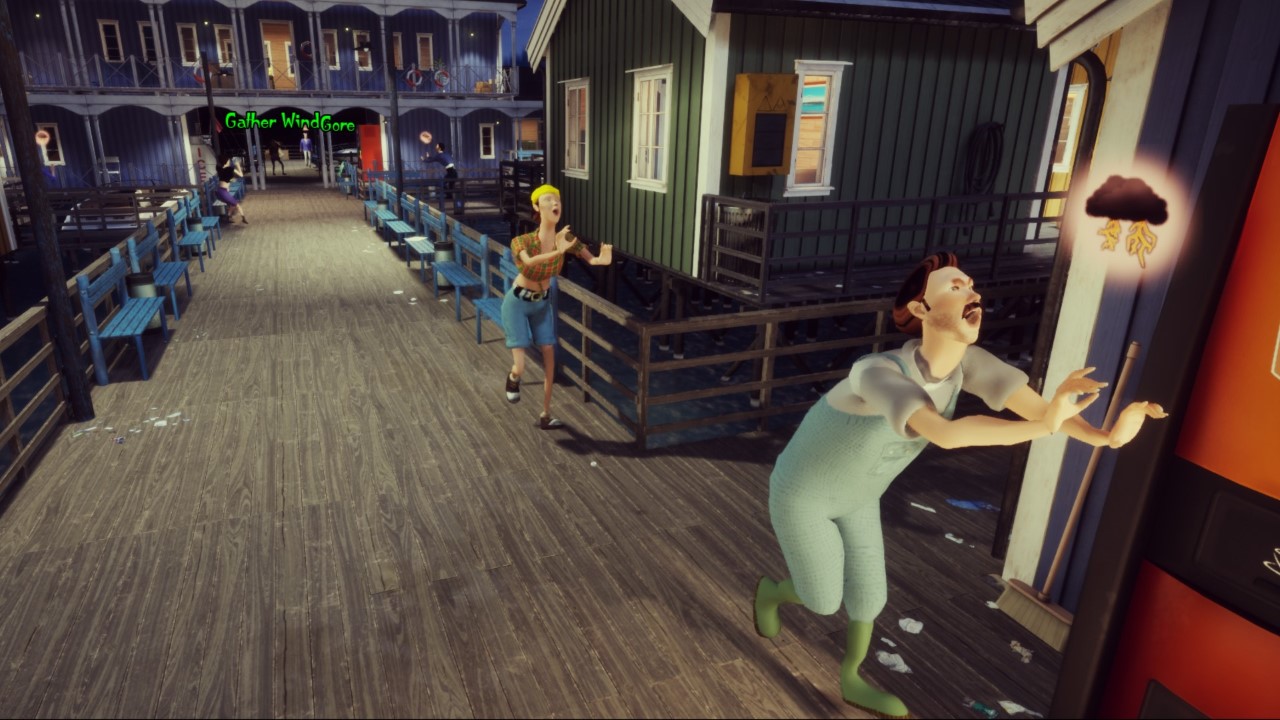
Task: Click the lifebuoy on the upper balcony railing
Action: point(412,78)
